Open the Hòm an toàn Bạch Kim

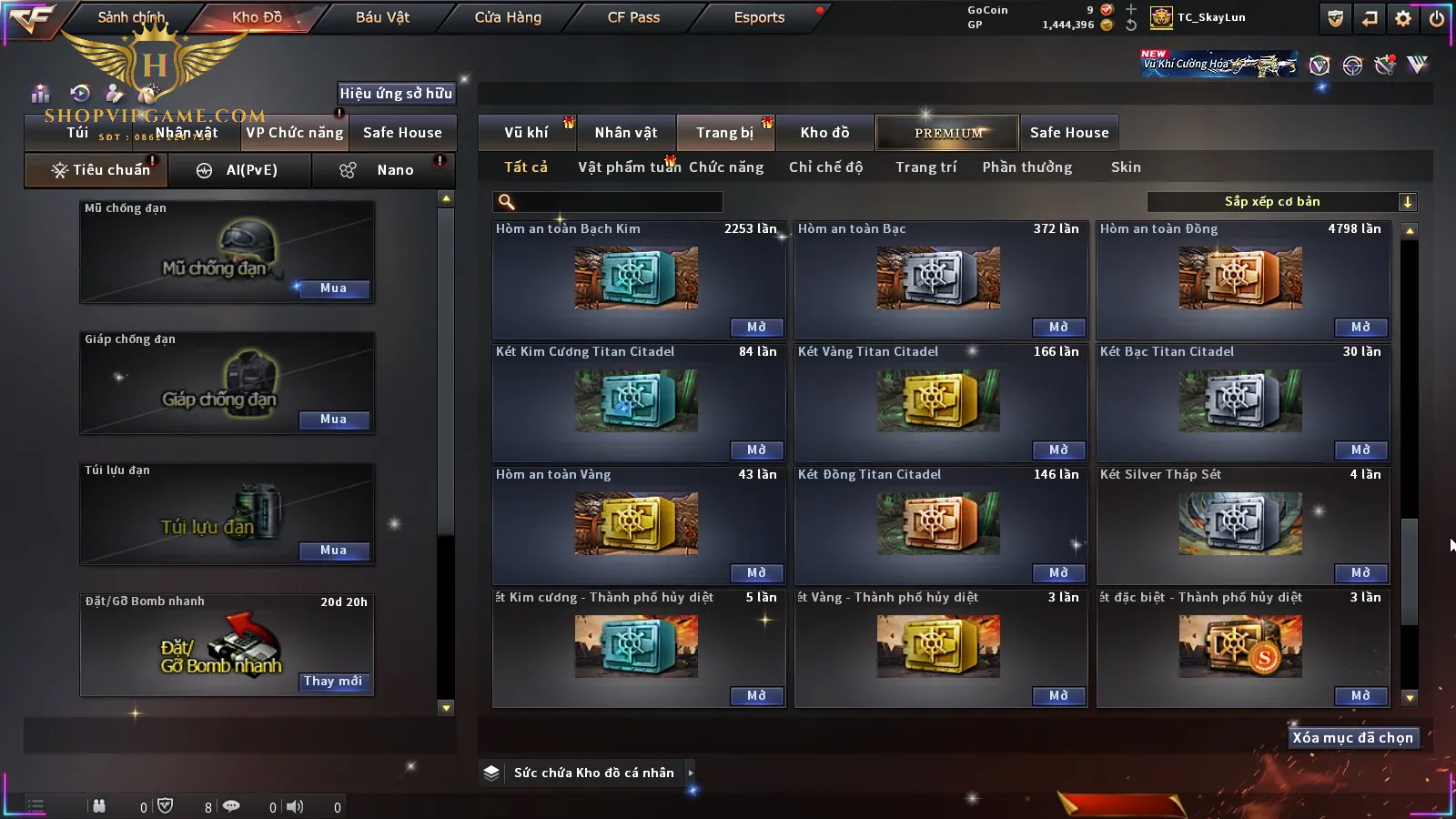pos(756,328)
